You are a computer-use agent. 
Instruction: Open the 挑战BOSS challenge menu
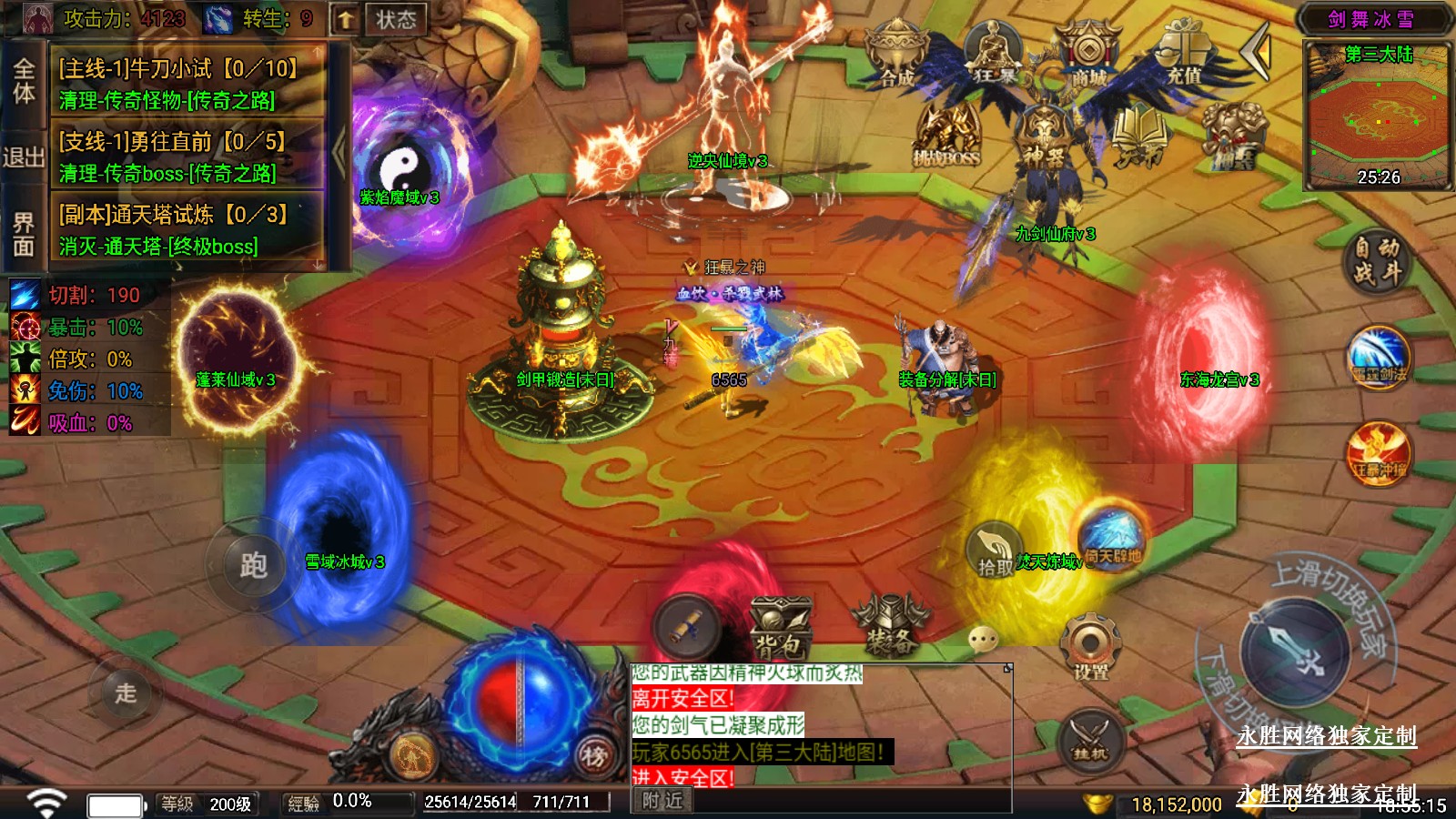coord(947,136)
